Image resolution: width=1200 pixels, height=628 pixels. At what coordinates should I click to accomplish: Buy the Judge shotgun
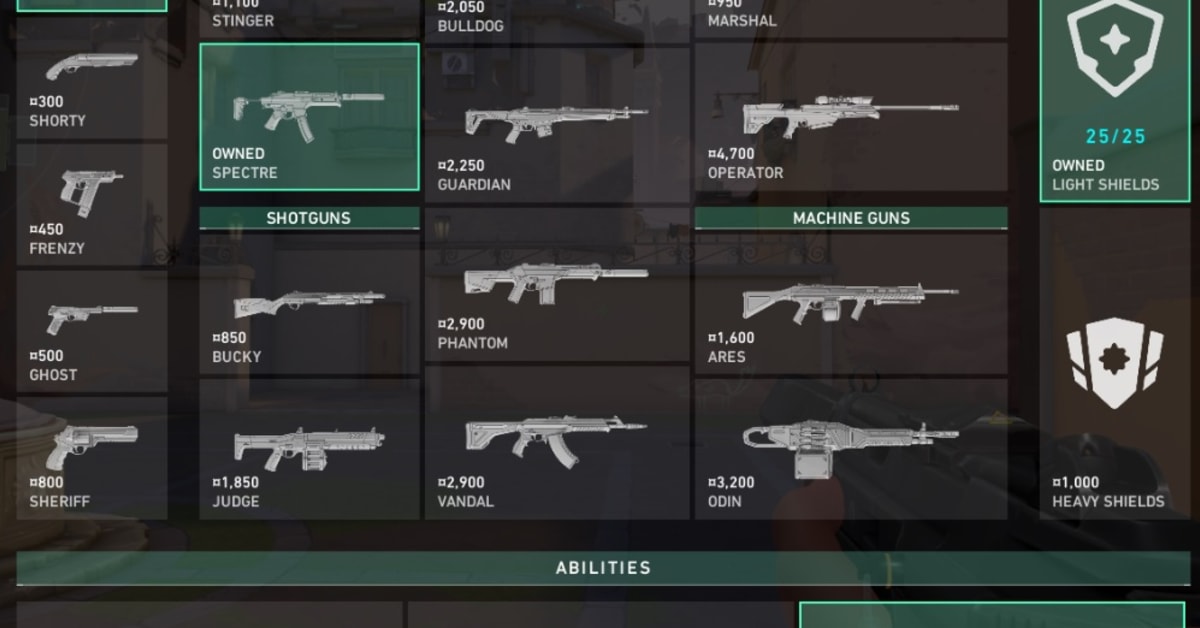(x=309, y=449)
